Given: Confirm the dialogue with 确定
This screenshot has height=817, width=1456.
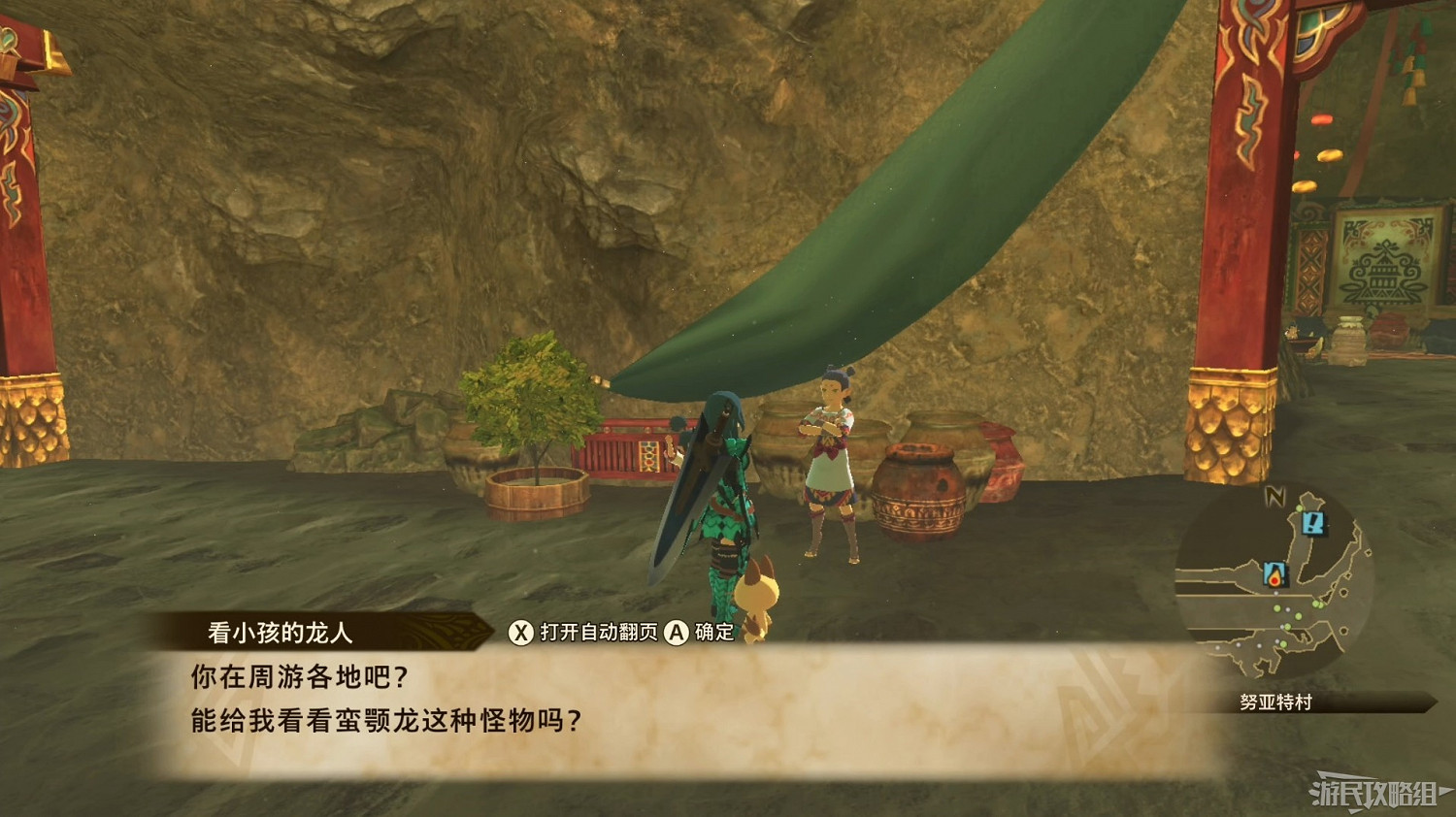Looking at the screenshot, I should tap(702, 632).
